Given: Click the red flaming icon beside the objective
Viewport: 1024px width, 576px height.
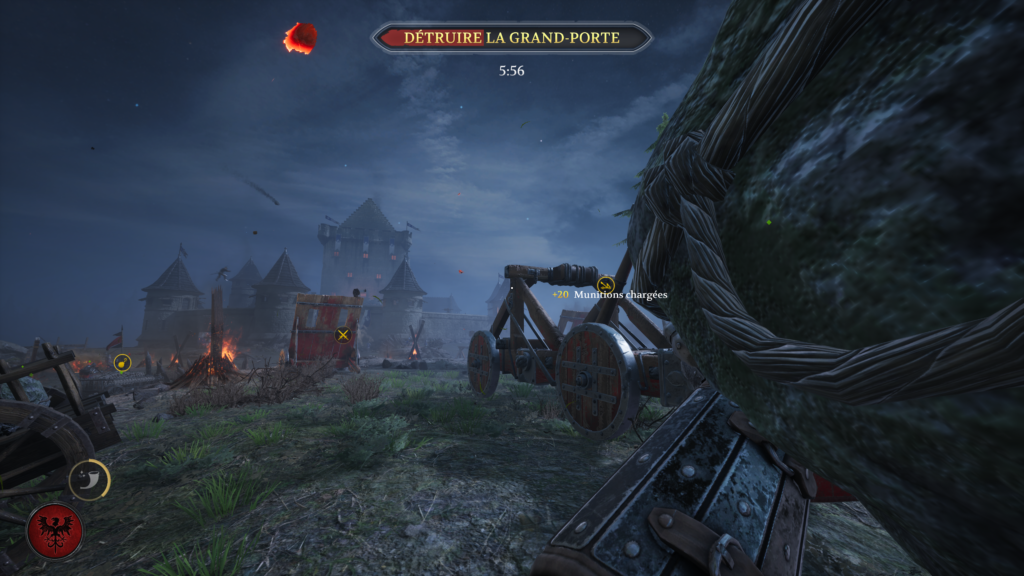Looking at the screenshot, I should point(299,38).
